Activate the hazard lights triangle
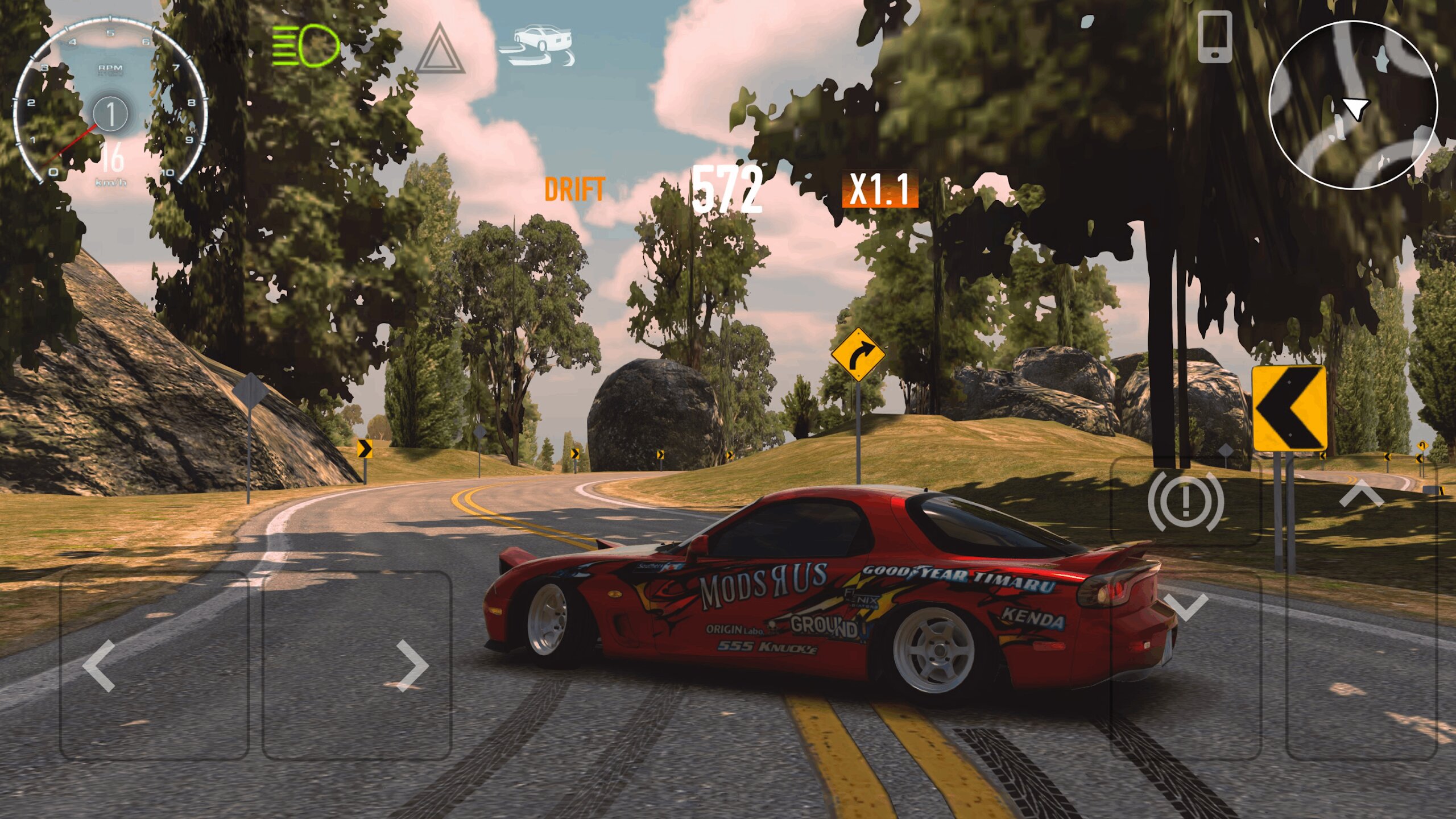 point(440,50)
